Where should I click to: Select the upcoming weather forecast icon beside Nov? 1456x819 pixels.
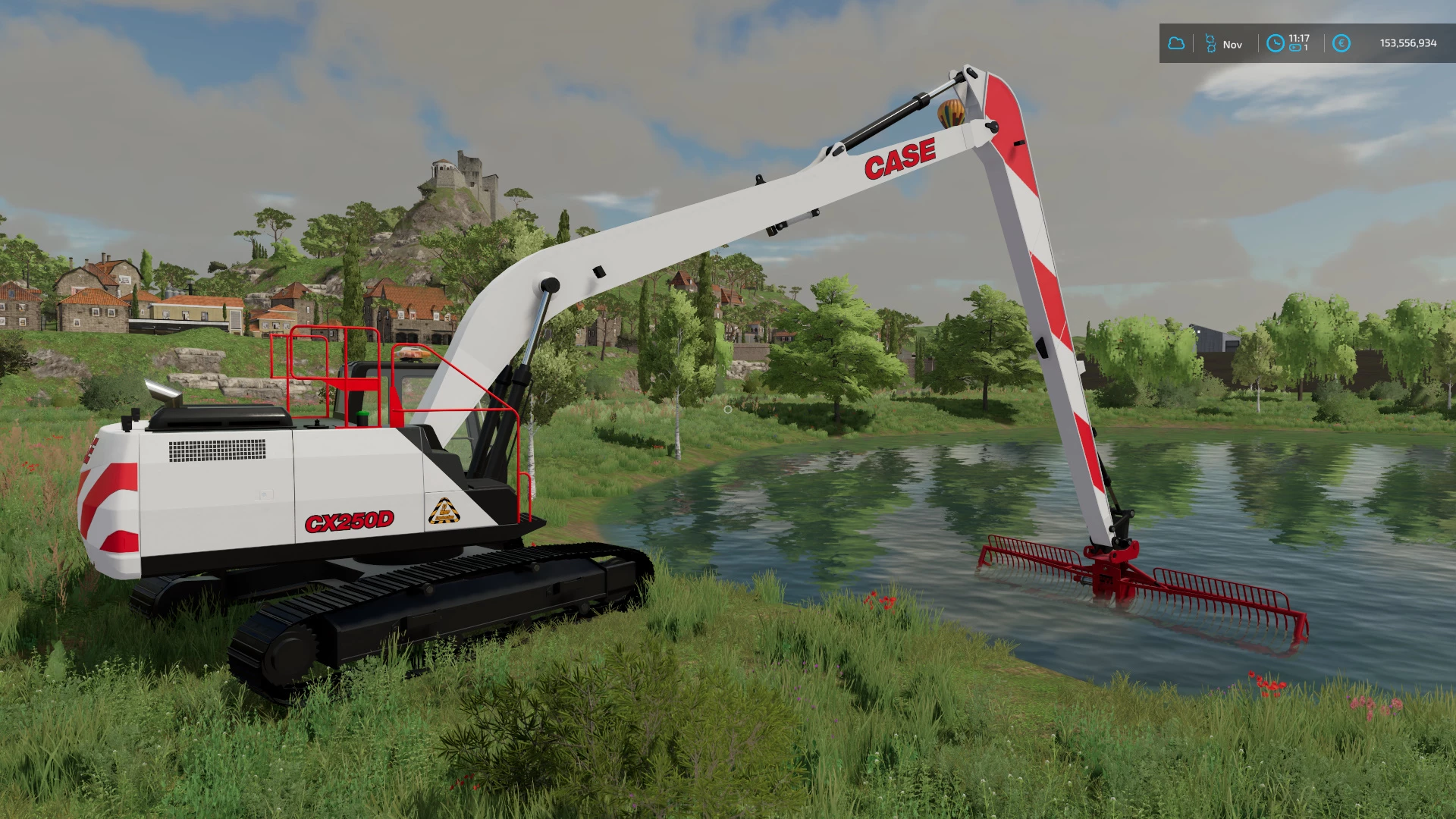click(x=1210, y=42)
